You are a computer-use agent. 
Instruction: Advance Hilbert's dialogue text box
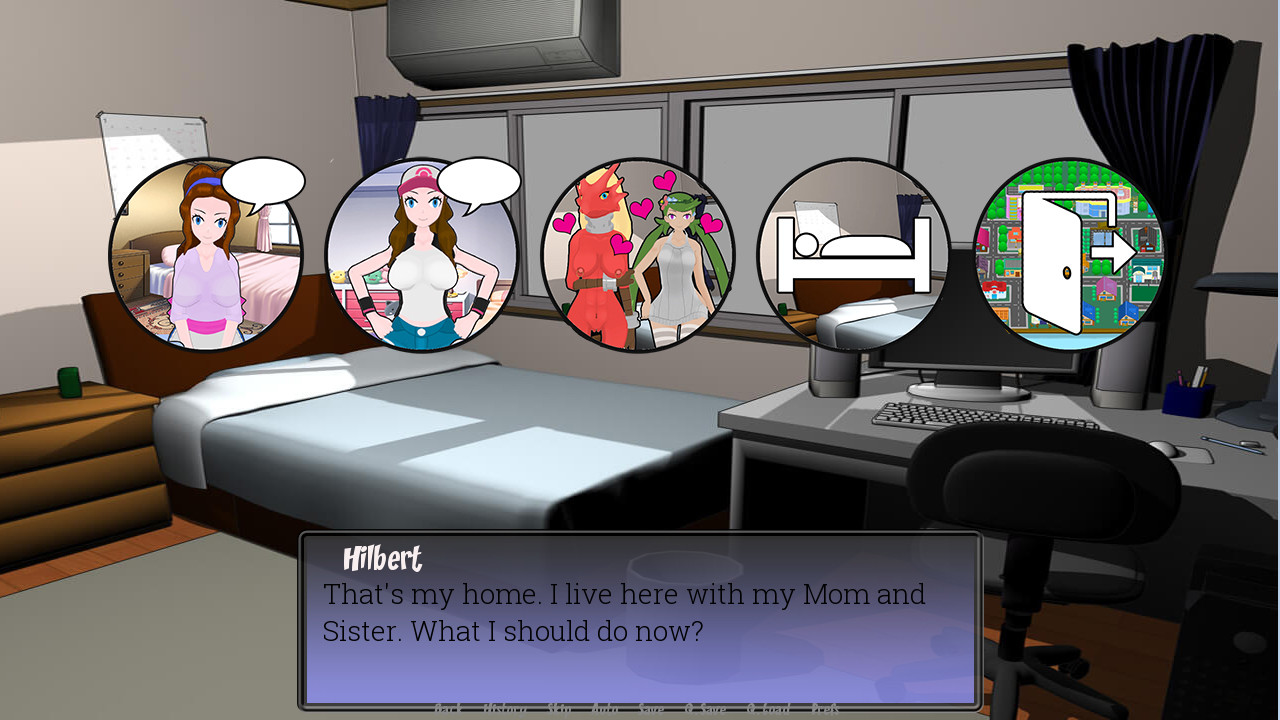(x=640, y=620)
